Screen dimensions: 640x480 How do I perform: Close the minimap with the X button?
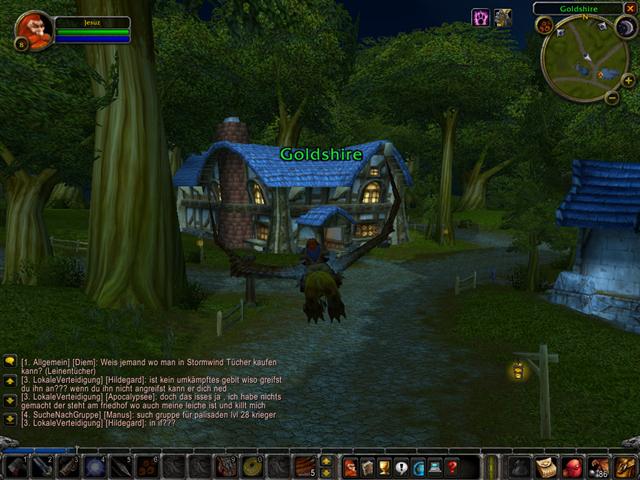(630, 8)
